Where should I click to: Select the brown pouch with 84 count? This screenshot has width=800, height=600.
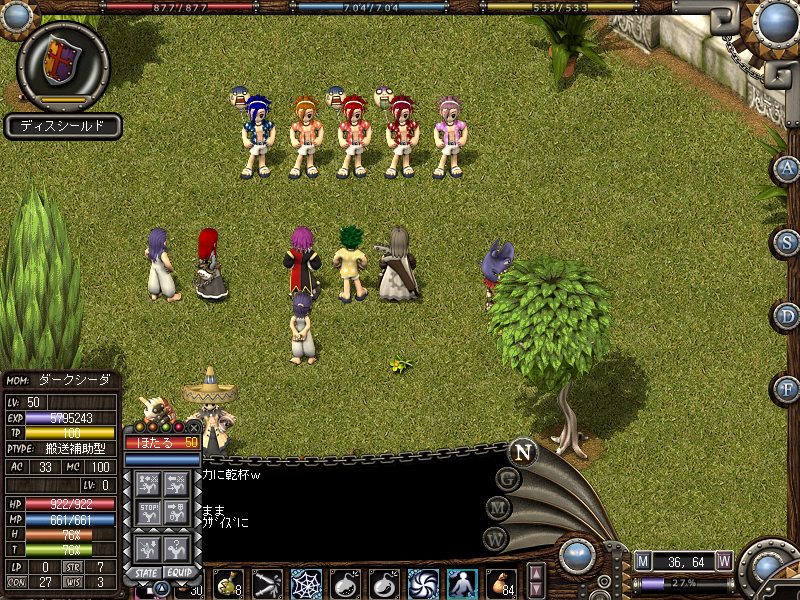pos(501,582)
